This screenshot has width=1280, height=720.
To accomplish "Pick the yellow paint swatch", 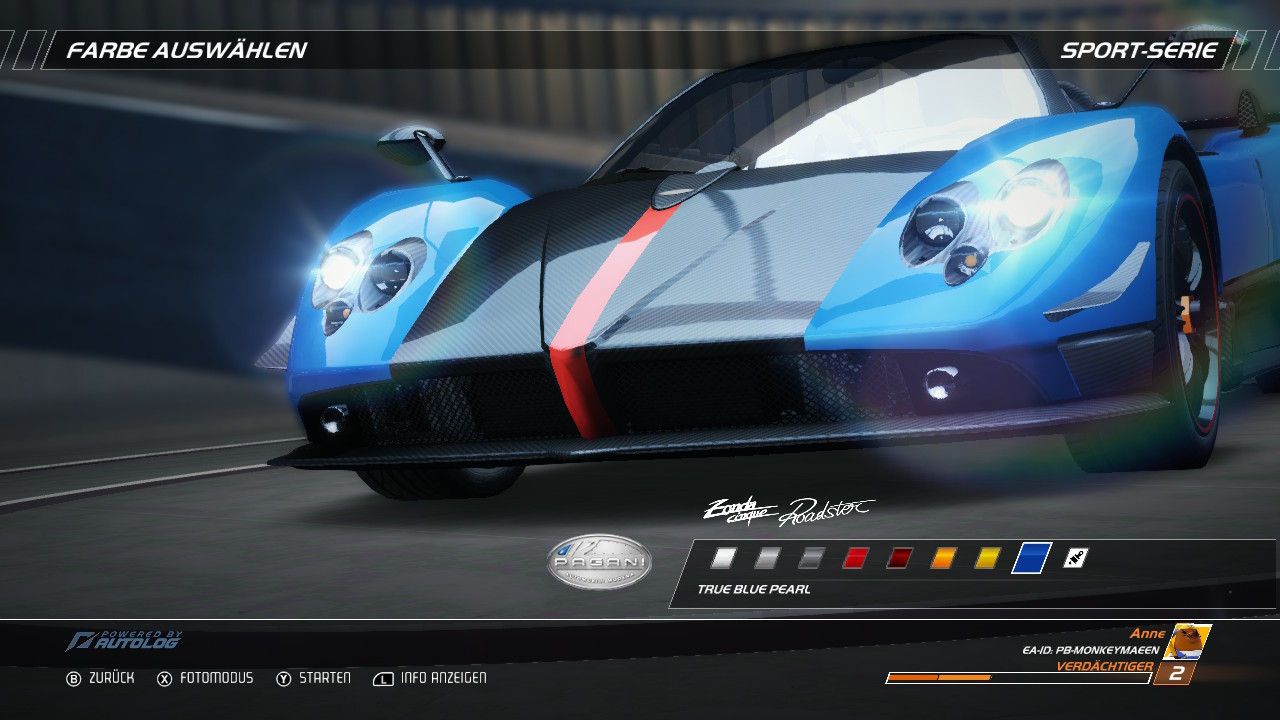I will click(x=987, y=558).
